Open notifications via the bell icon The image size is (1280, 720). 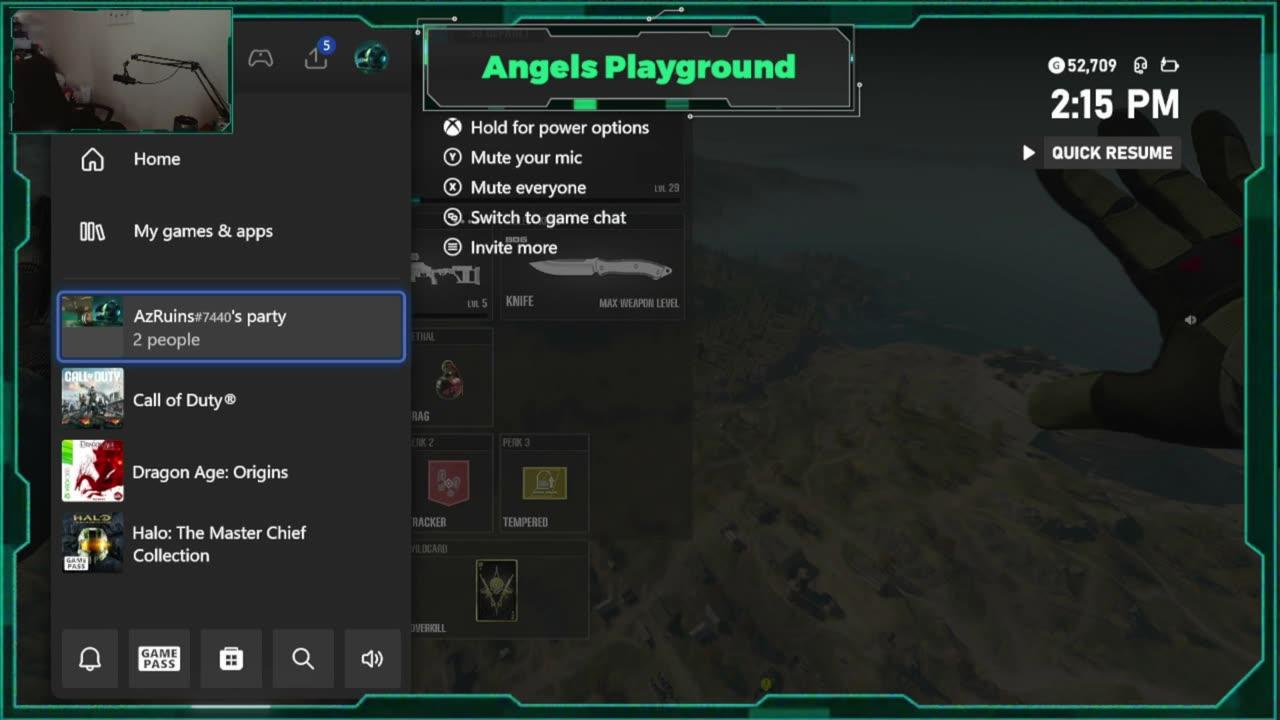[90, 658]
